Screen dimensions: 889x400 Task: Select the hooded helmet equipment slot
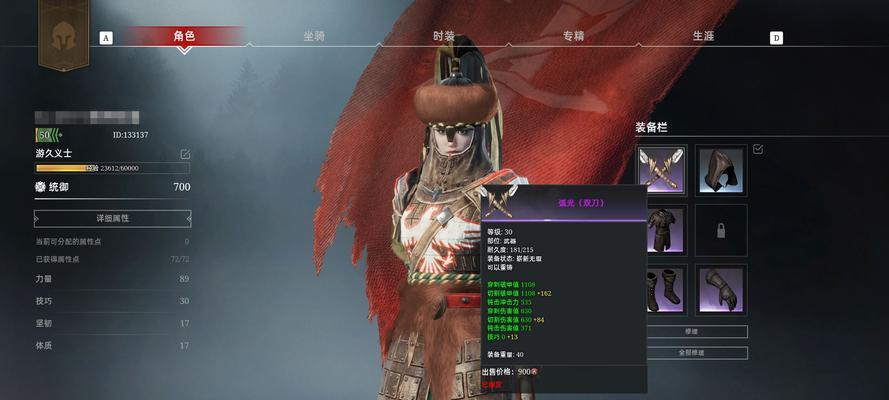pos(721,170)
